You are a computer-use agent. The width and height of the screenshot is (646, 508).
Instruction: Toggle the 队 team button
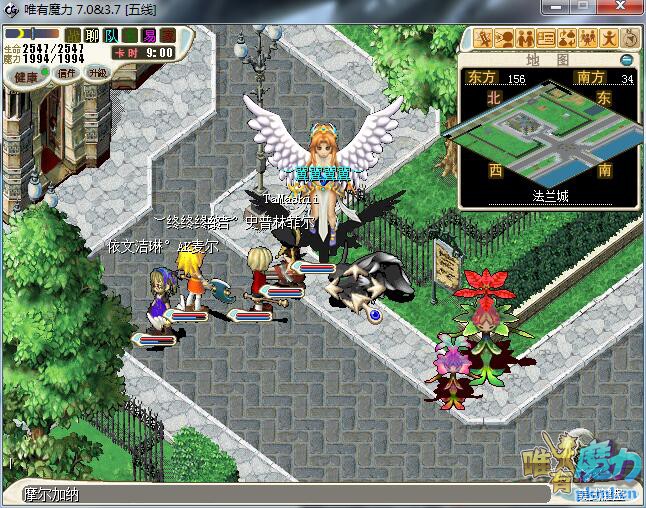(x=111, y=36)
